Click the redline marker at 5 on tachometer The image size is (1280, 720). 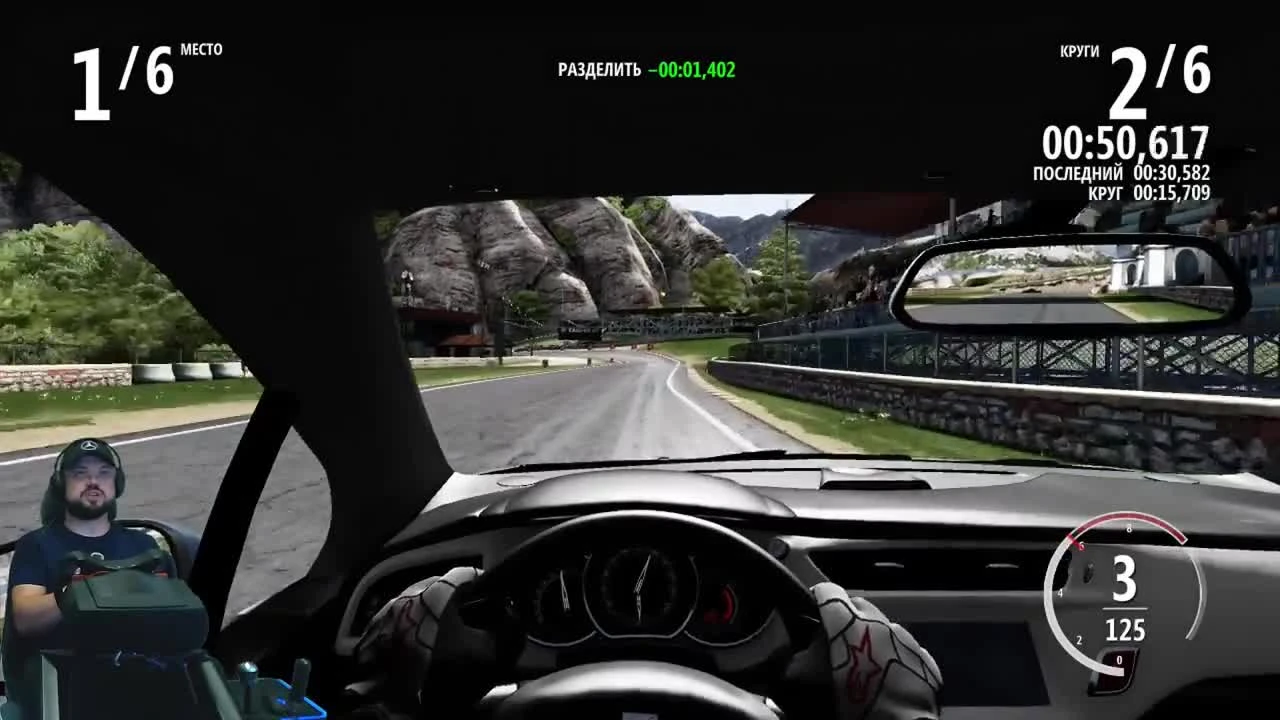coord(1082,548)
